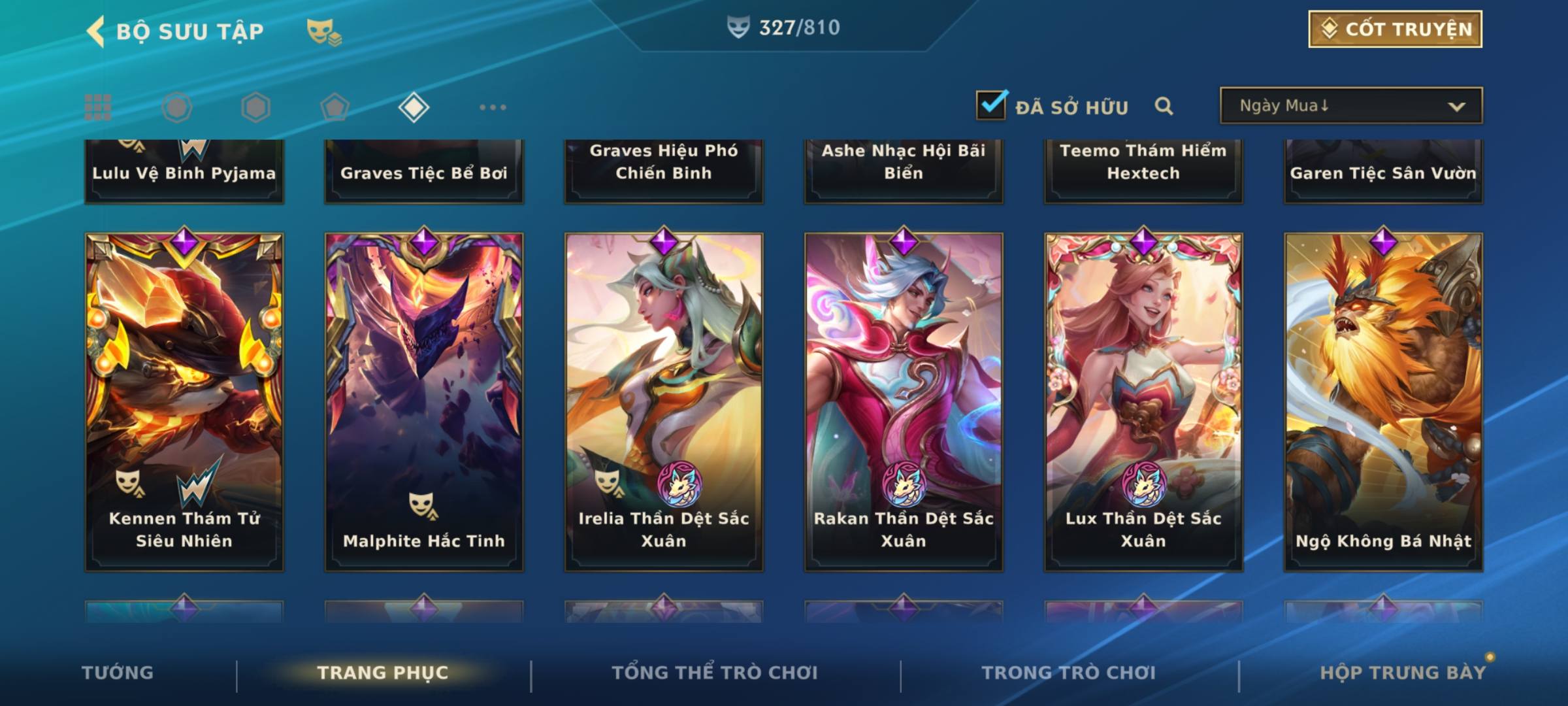Open Irelia Thần Dệt Sắc Xuân skin
The height and width of the screenshot is (706, 1568).
pyautogui.click(x=664, y=402)
